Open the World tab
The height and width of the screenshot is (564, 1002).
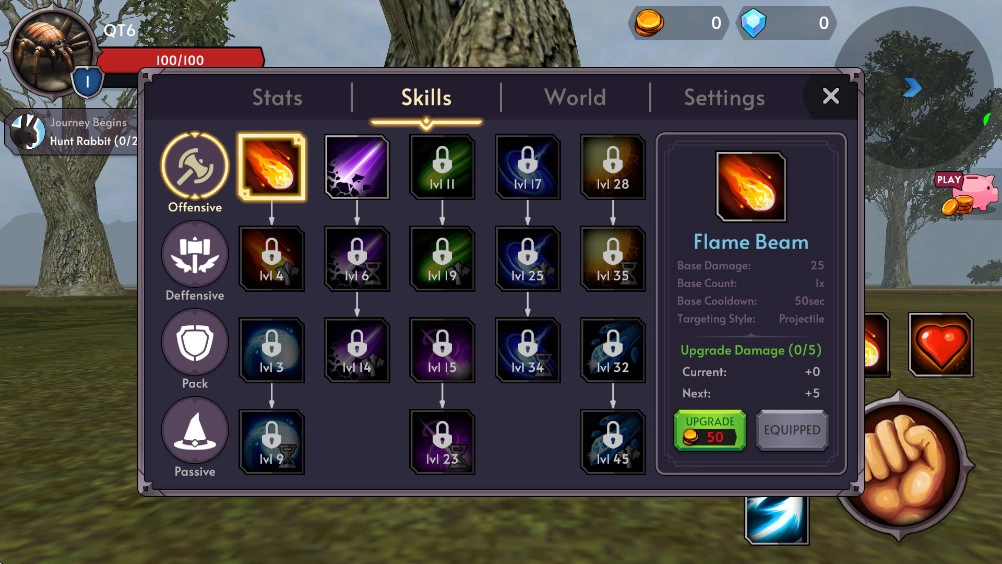coord(575,98)
